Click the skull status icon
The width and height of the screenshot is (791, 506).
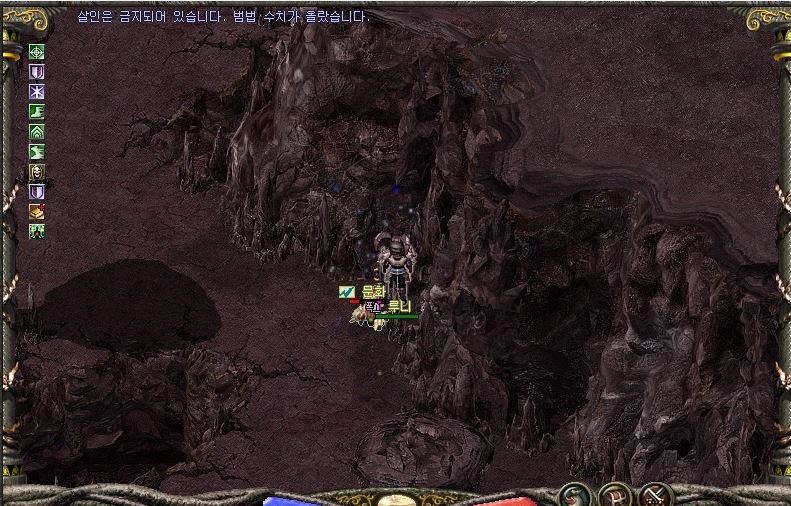pyautogui.click(x=37, y=171)
